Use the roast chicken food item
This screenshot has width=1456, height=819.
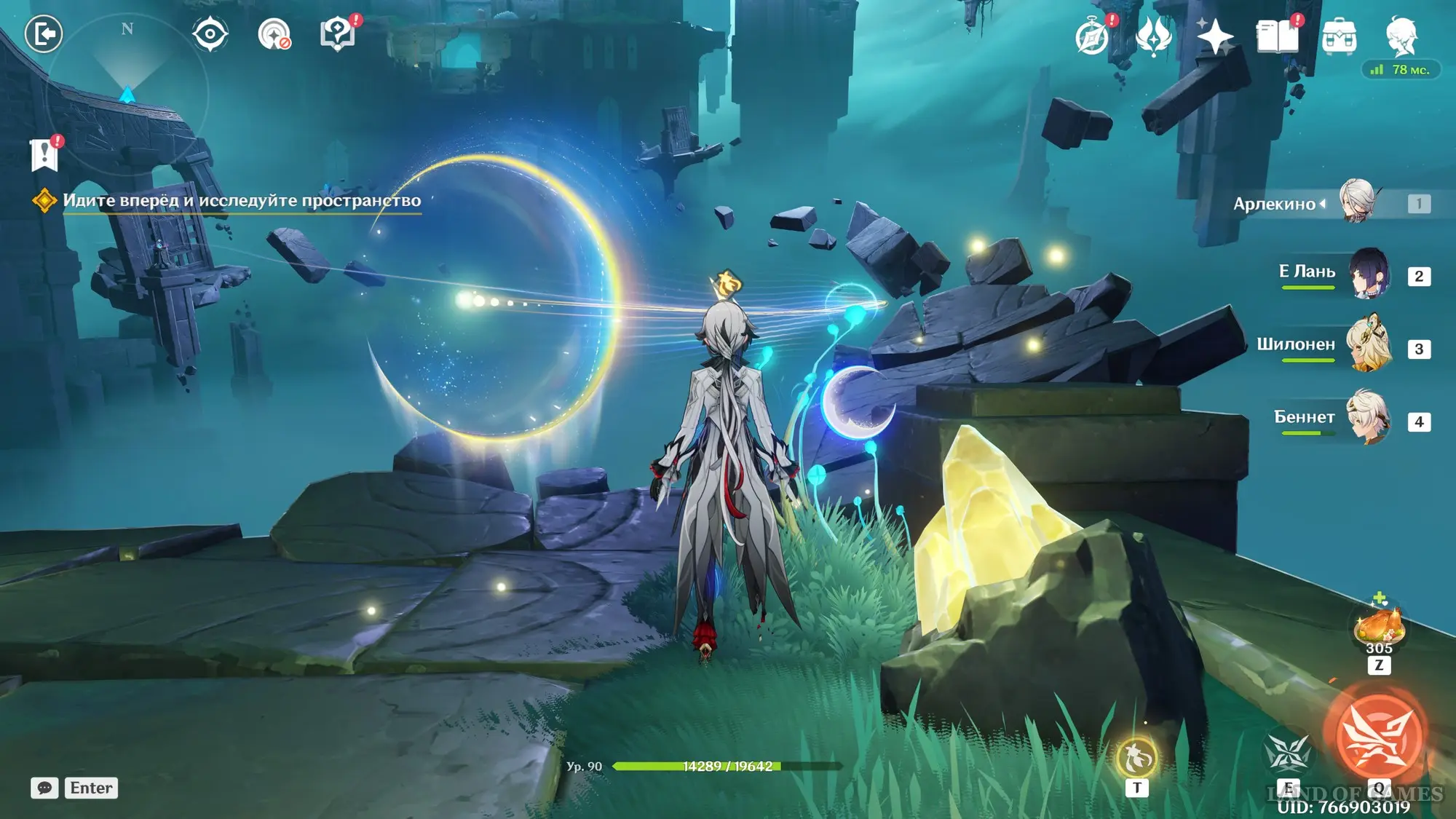click(1378, 626)
